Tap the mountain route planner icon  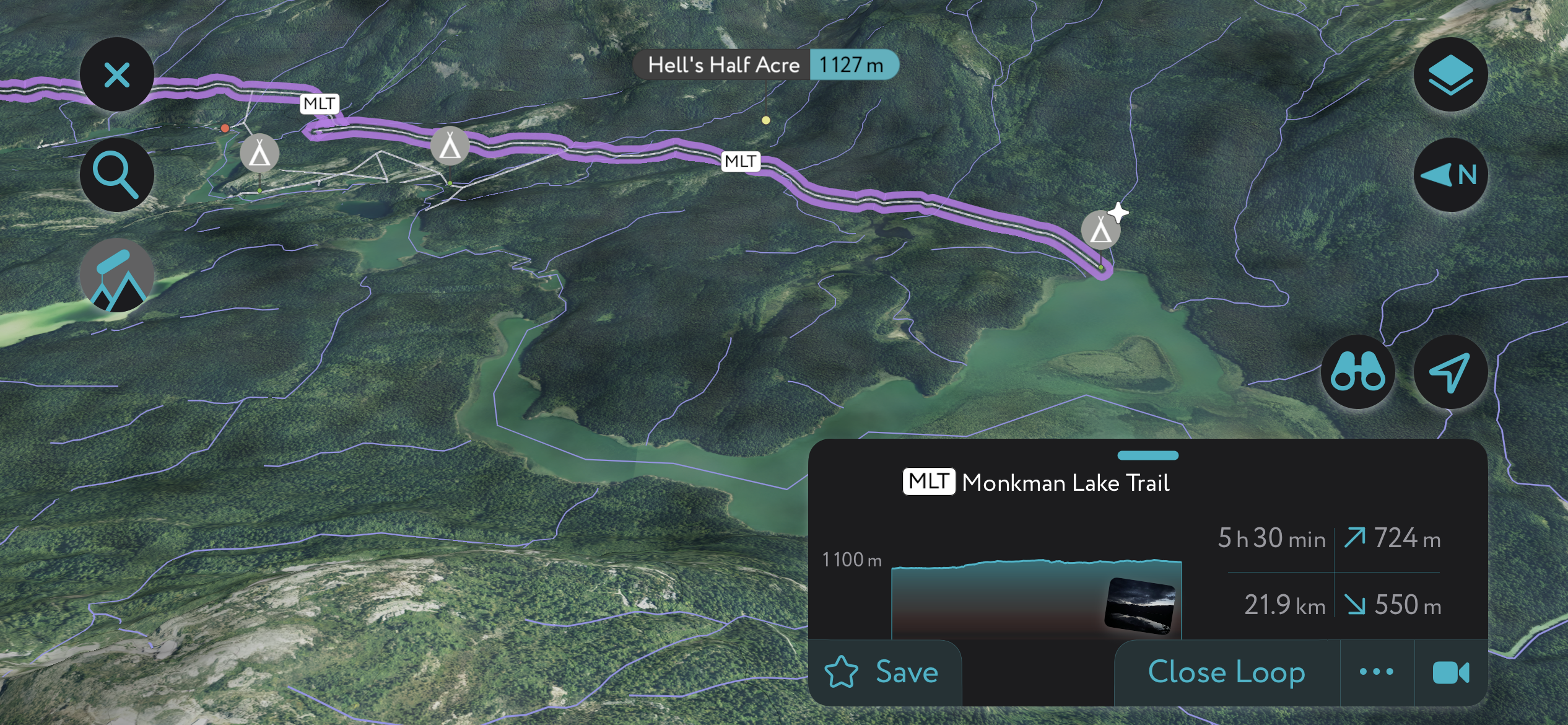[x=116, y=276]
